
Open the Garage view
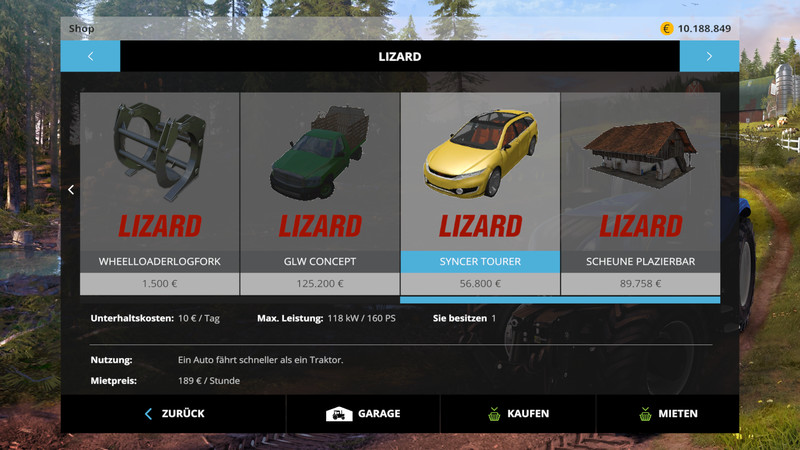pyautogui.click(x=363, y=413)
